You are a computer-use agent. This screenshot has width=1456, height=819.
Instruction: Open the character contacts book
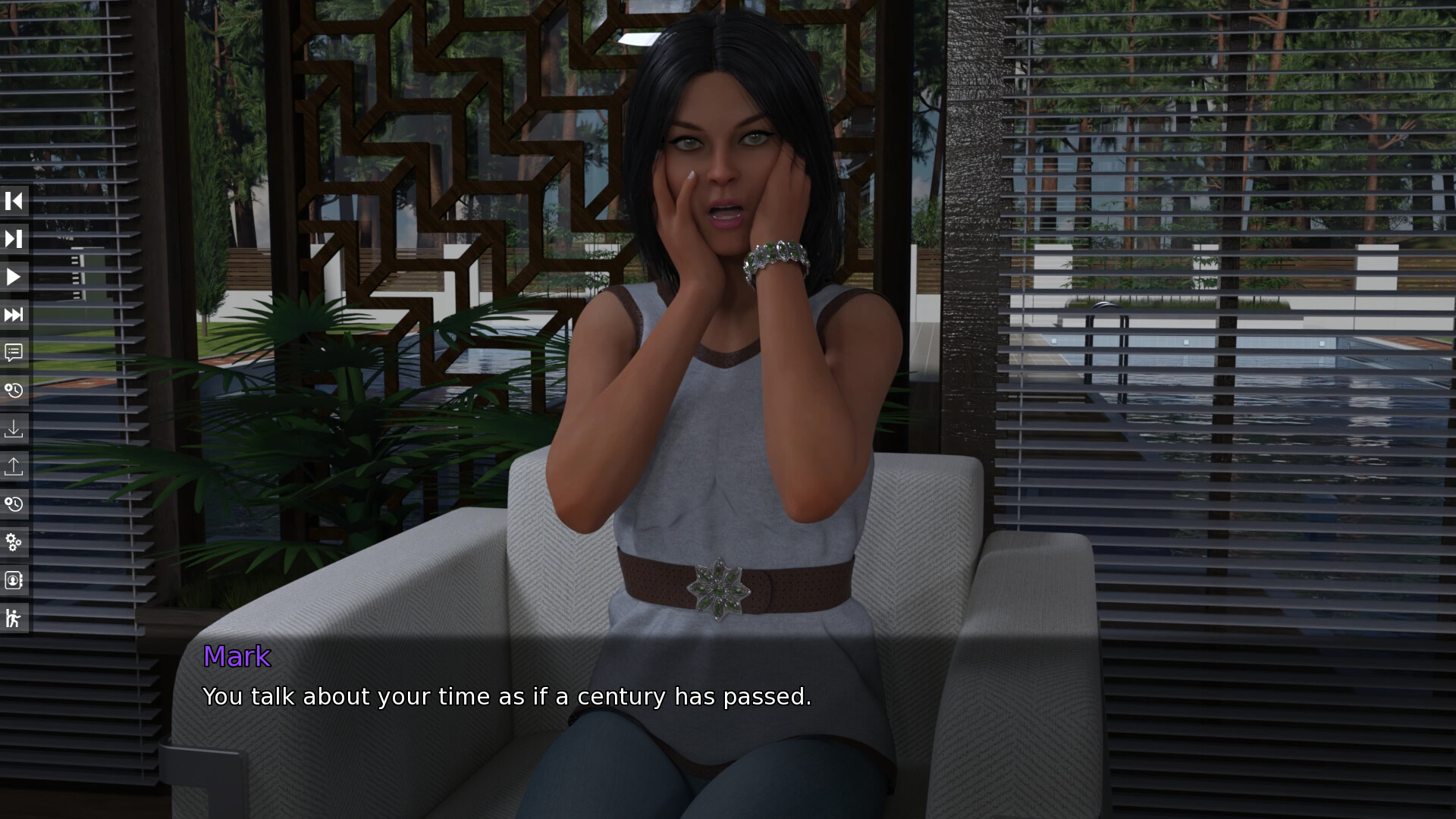click(x=14, y=580)
